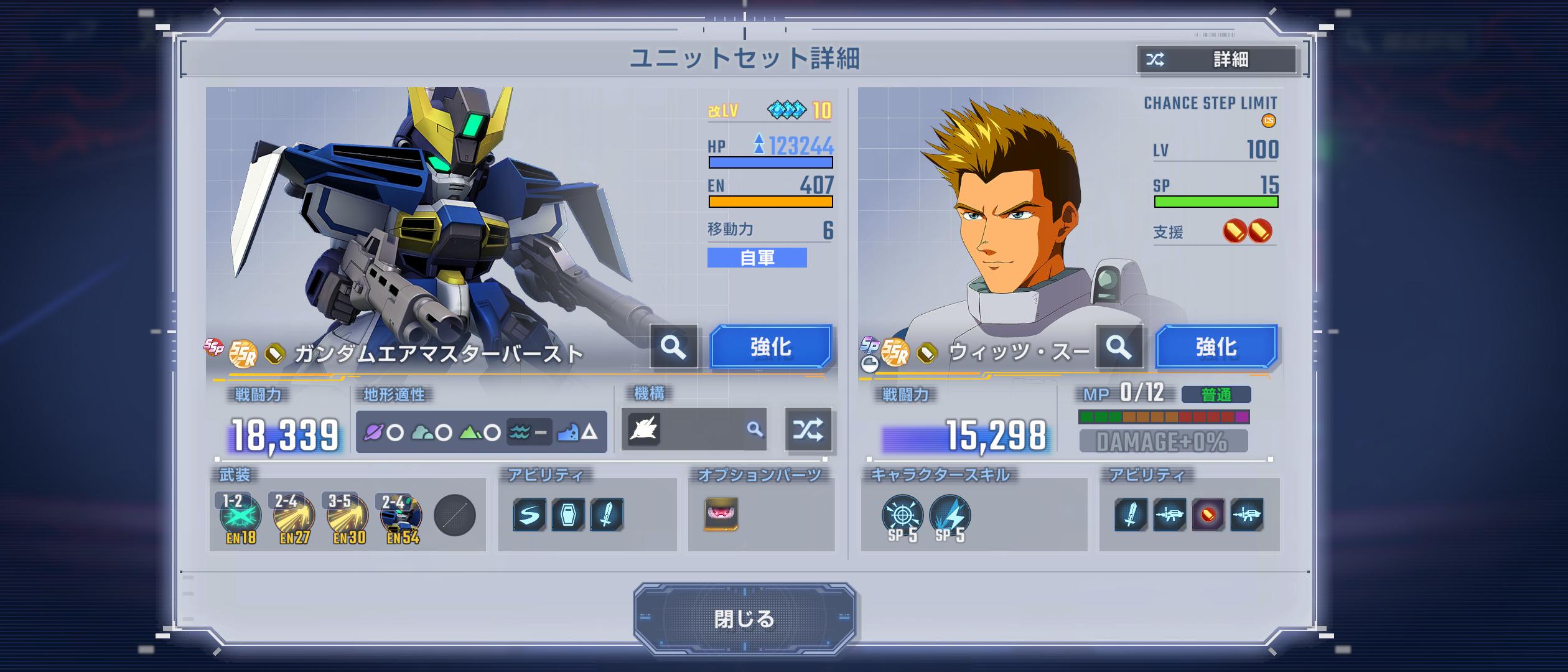Screen dimensions: 1568x672
Task: Close the unit set details window
Action: (x=744, y=618)
